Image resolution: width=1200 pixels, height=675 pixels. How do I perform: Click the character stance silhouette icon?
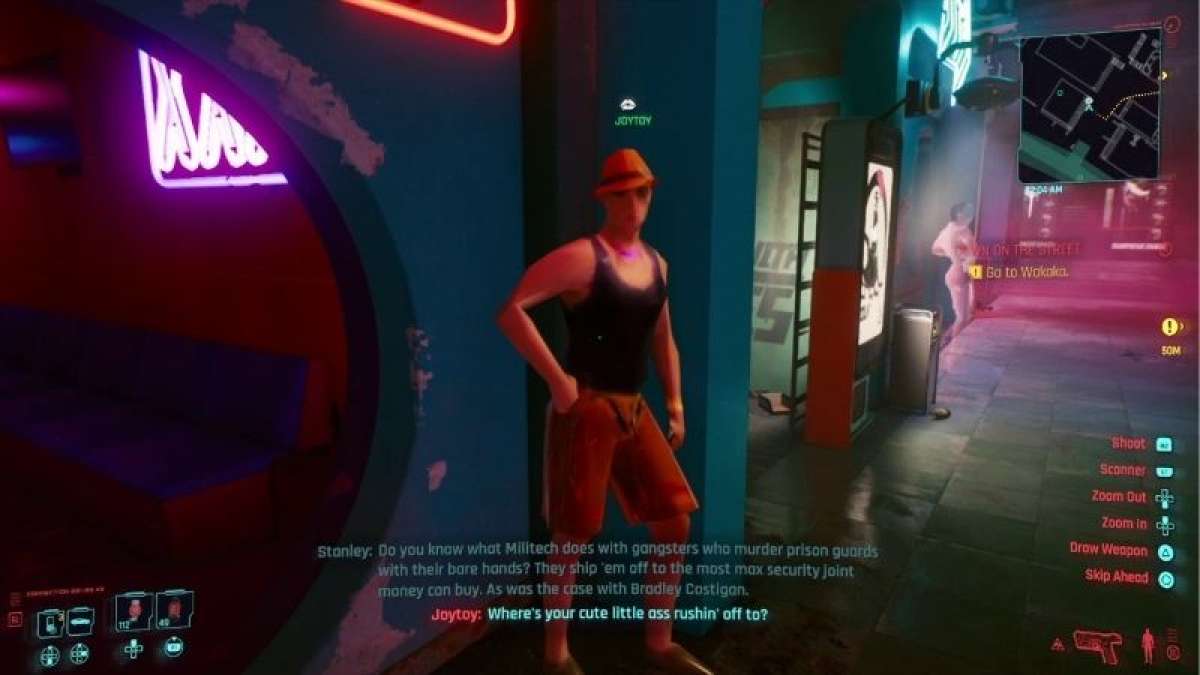[1150, 646]
